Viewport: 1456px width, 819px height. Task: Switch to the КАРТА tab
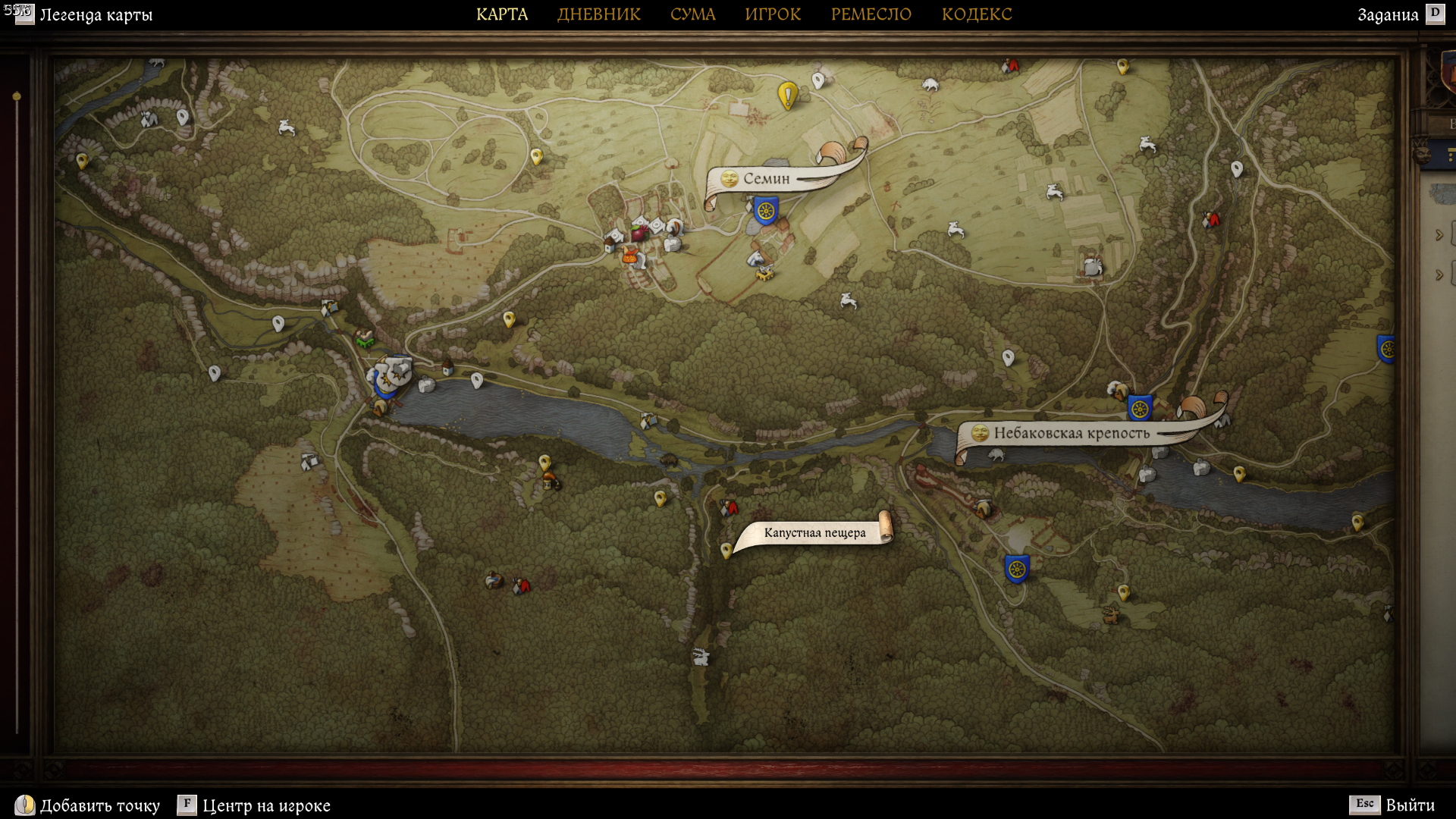[x=501, y=14]
